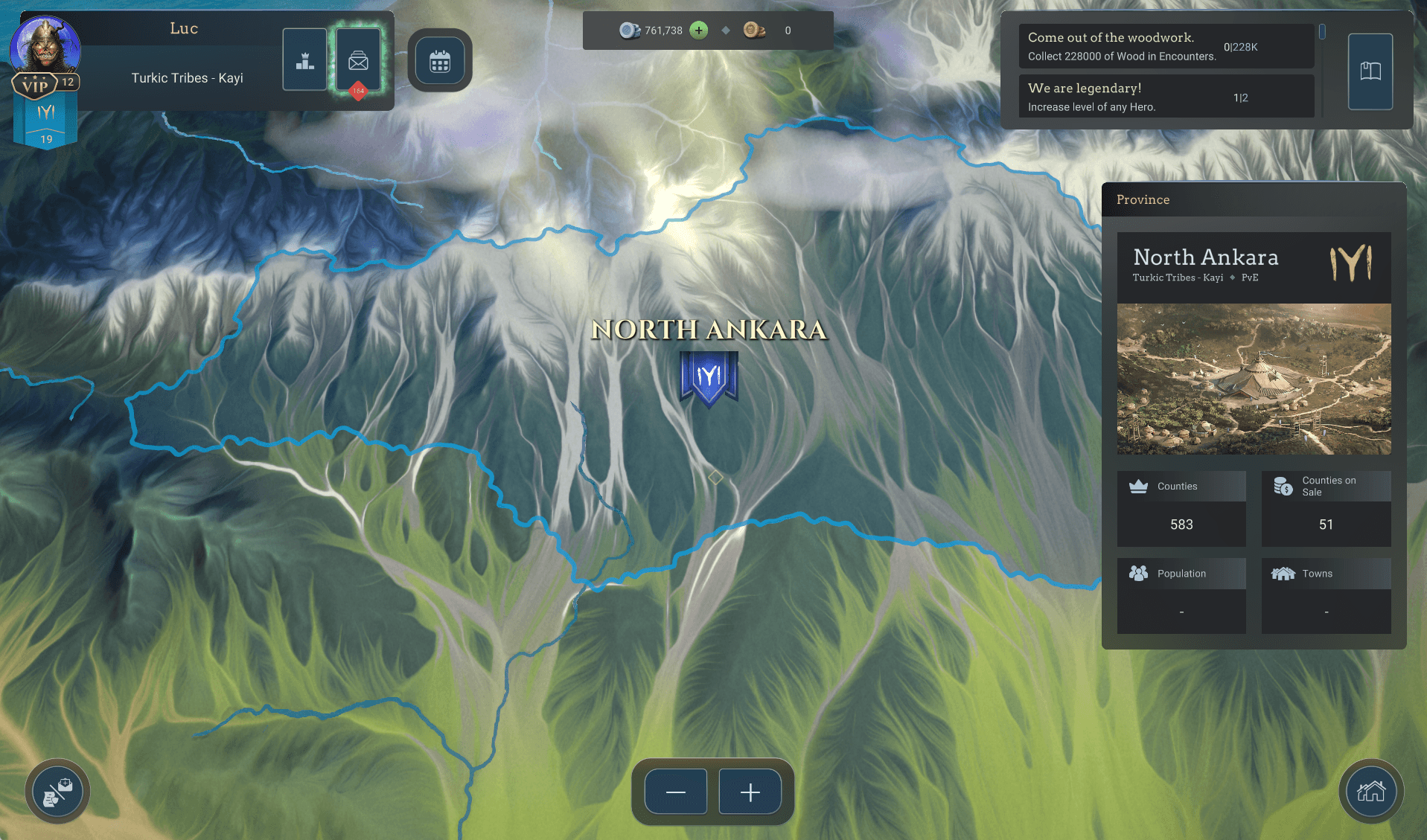Open the notes icon in bottom-left corner
Screen dimensions: 1427x840
click(57, 792)
